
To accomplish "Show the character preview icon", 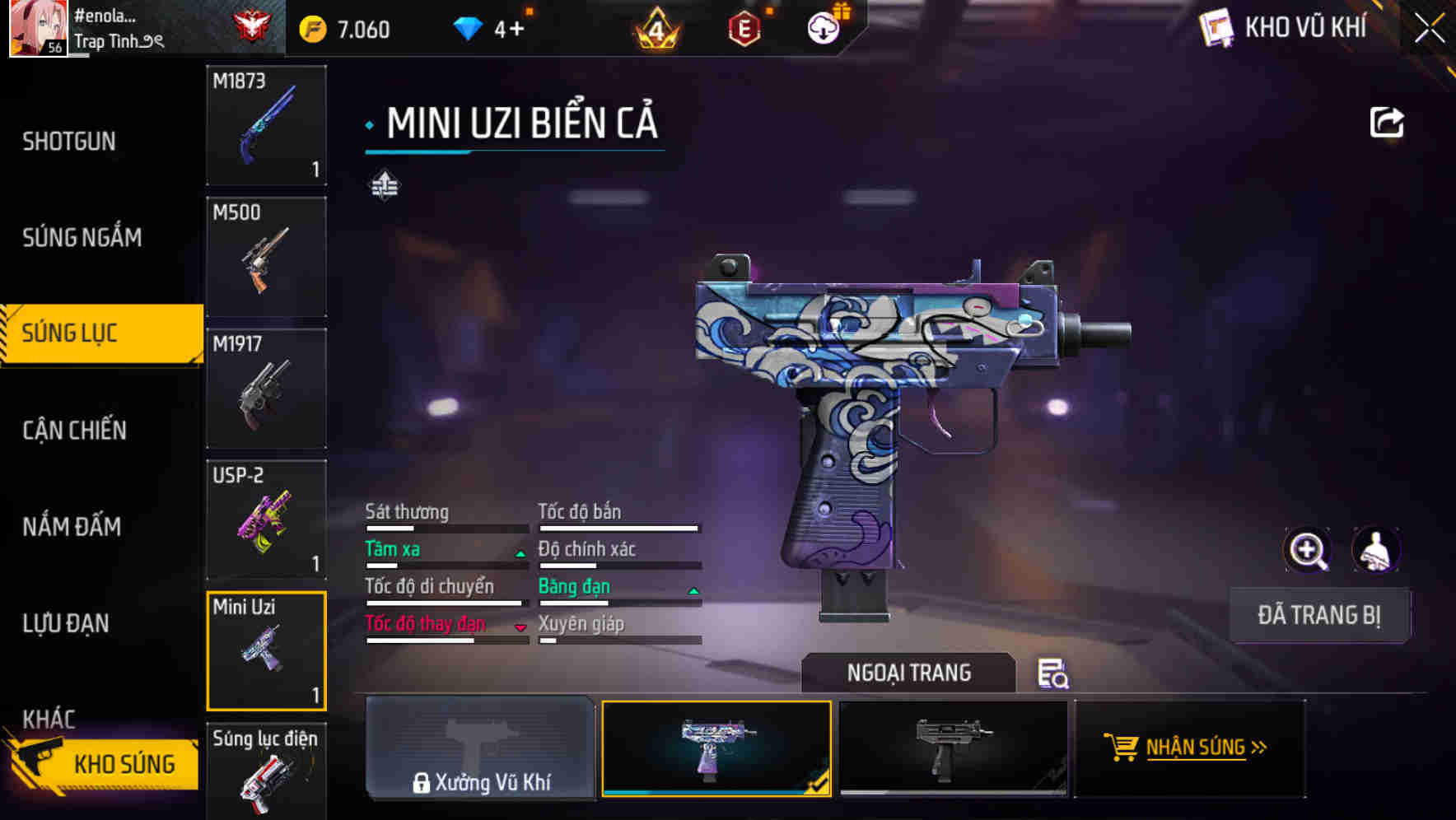I will click(x=1375, y=550).
